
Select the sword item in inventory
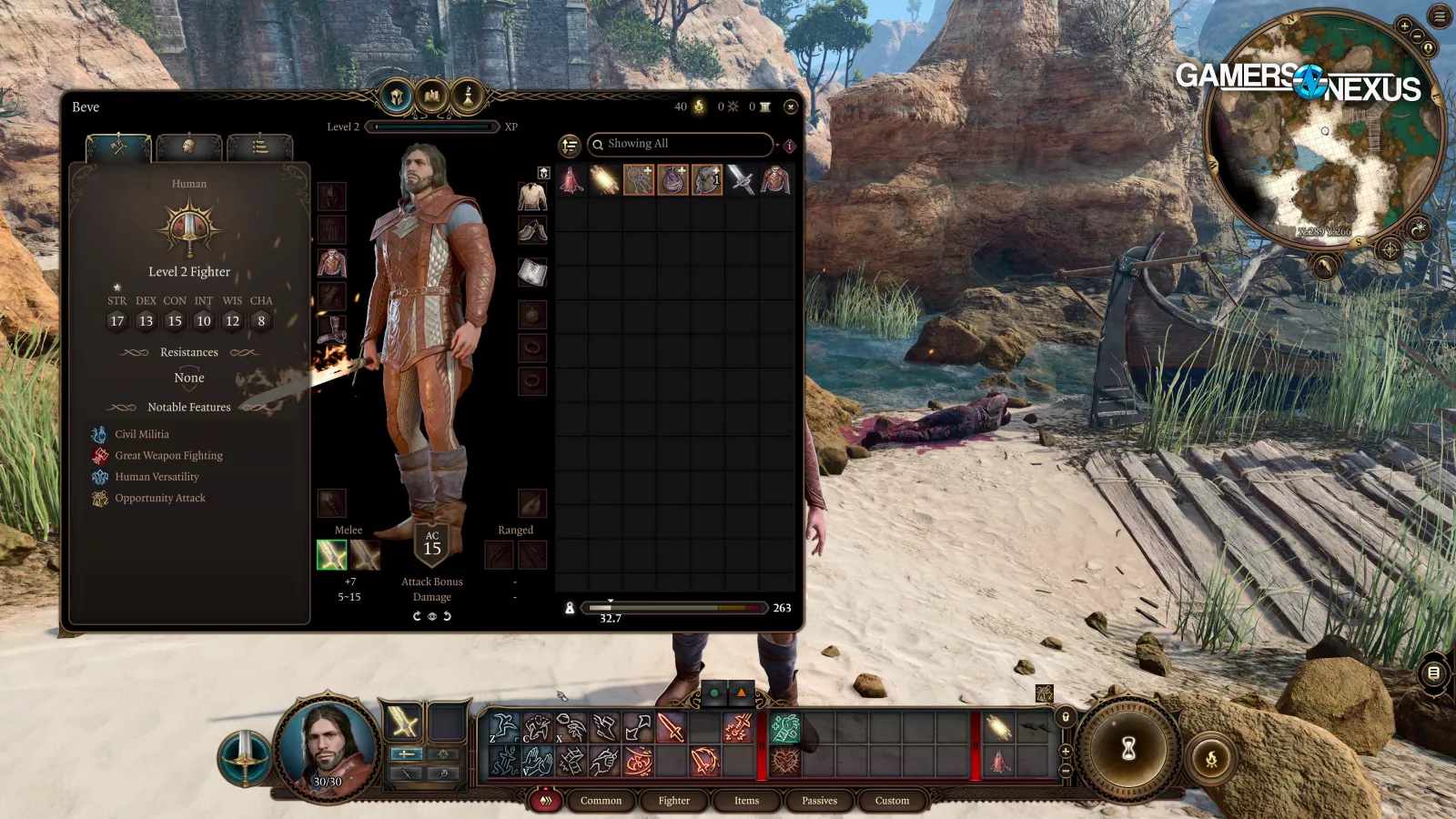(741, 180)
